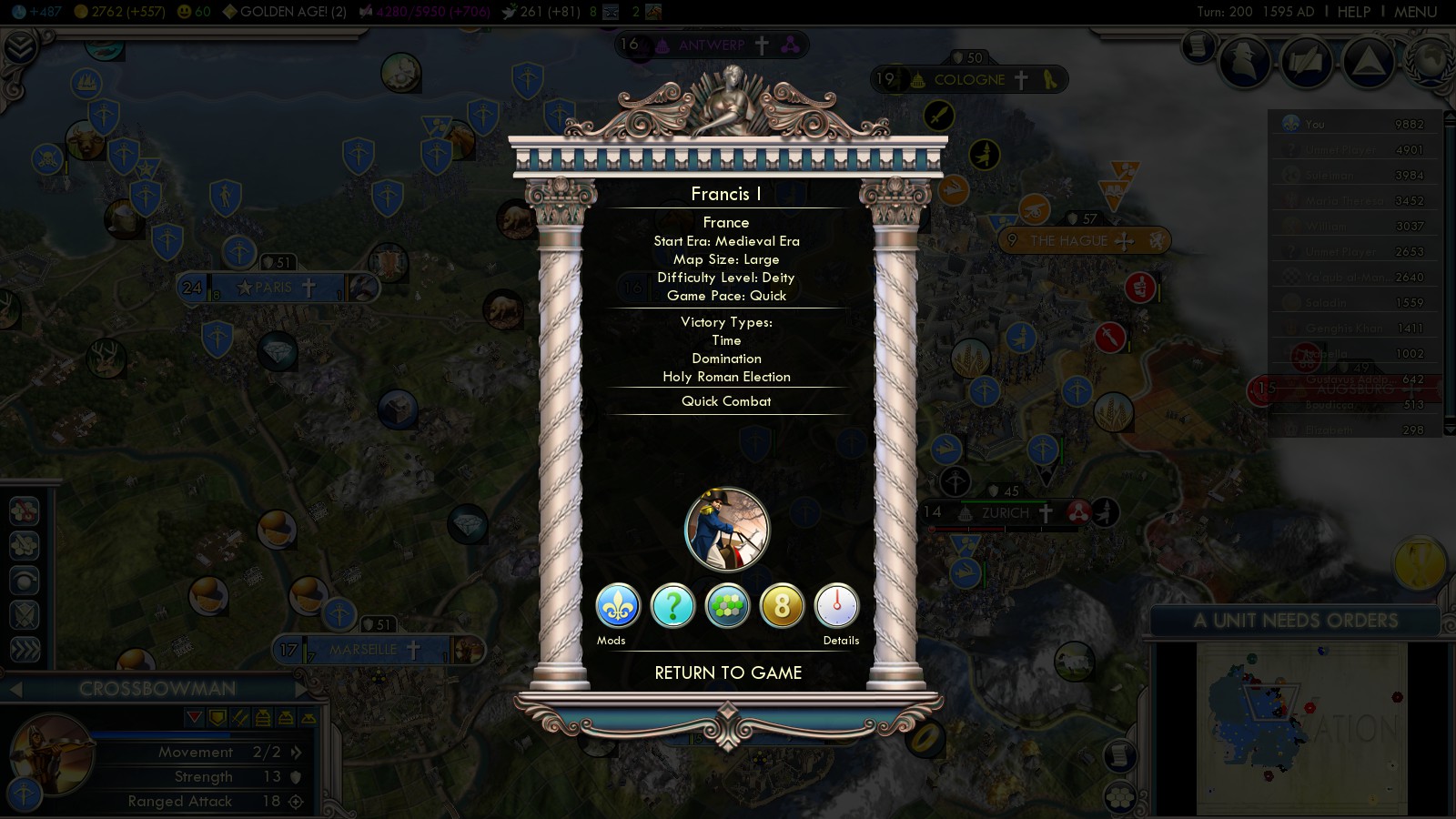Image resolution: width=1456 pixels, height=819 pixels.
Task: Click the Francis I leader portrait
Action: pos(727,530)
